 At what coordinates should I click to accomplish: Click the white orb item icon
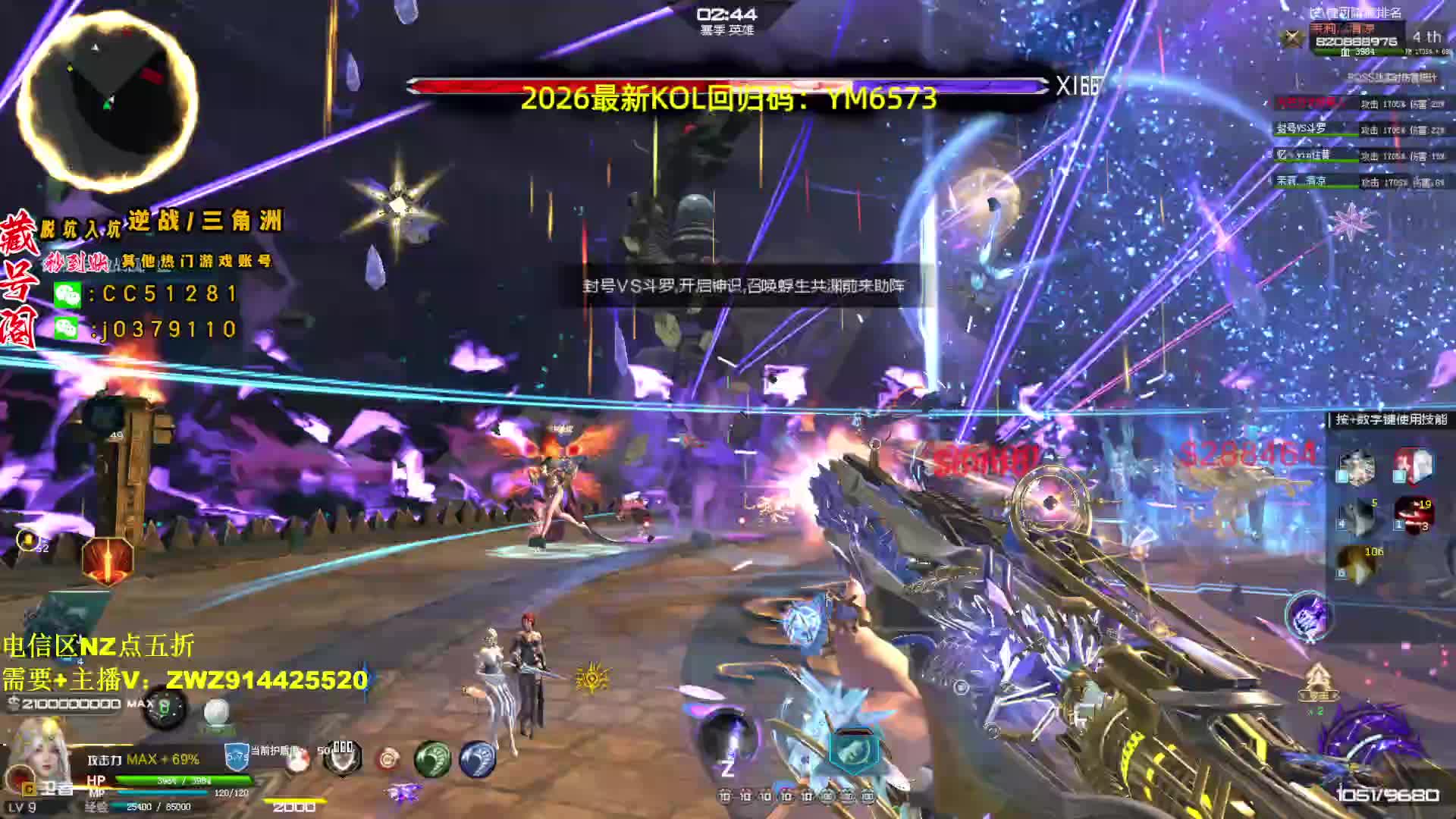217,712
